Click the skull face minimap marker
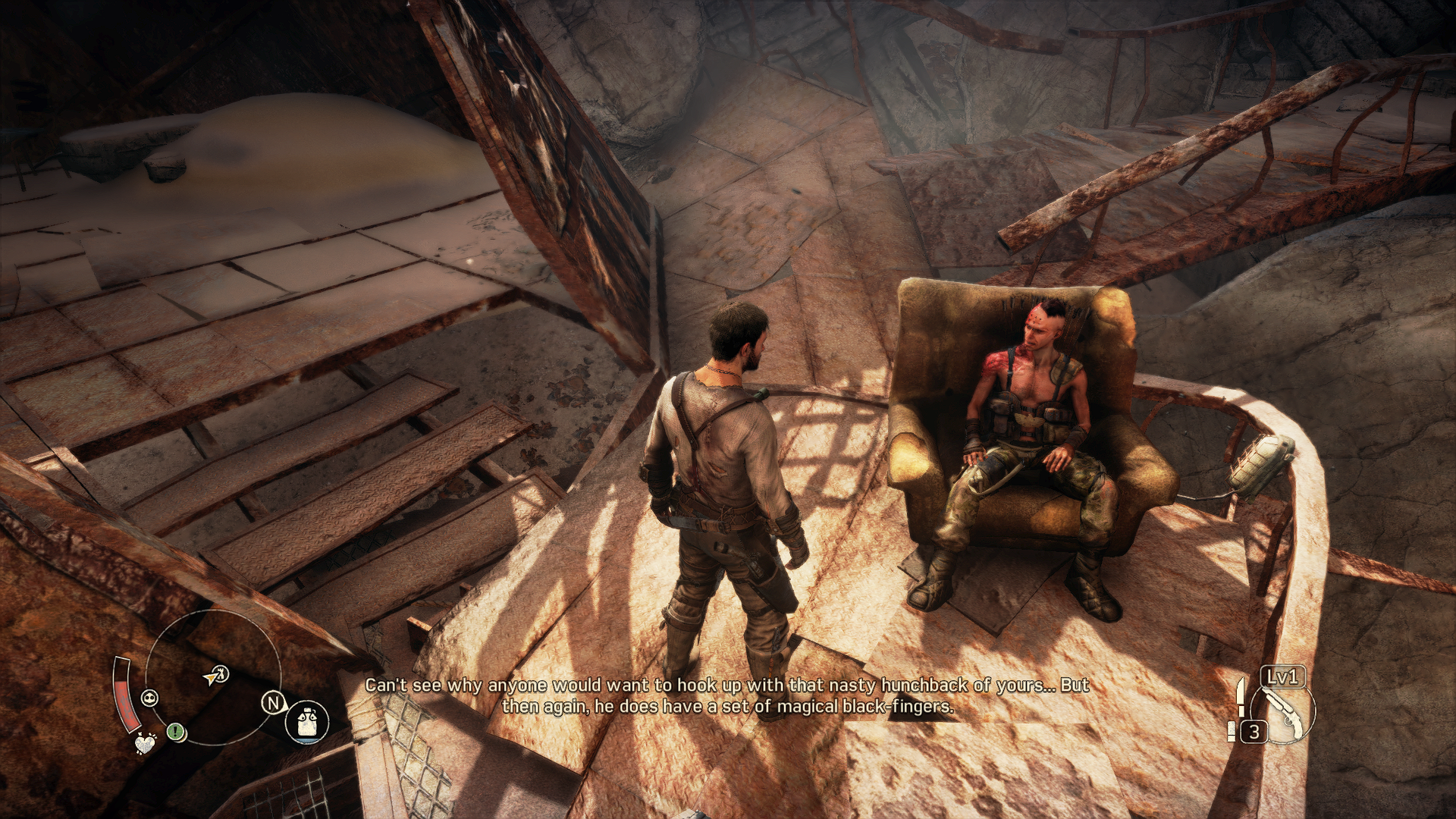Image resolution: width=1456 pixels, height=819 pixels. tap(150, 698)
